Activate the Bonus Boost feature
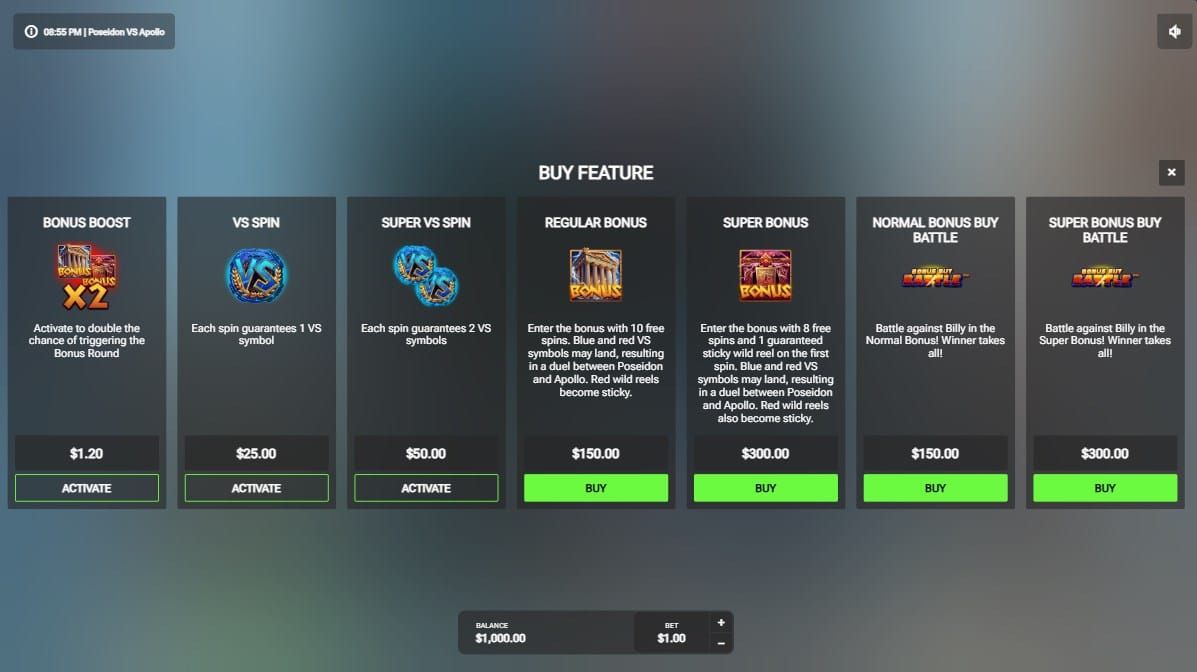 point(87,488)
